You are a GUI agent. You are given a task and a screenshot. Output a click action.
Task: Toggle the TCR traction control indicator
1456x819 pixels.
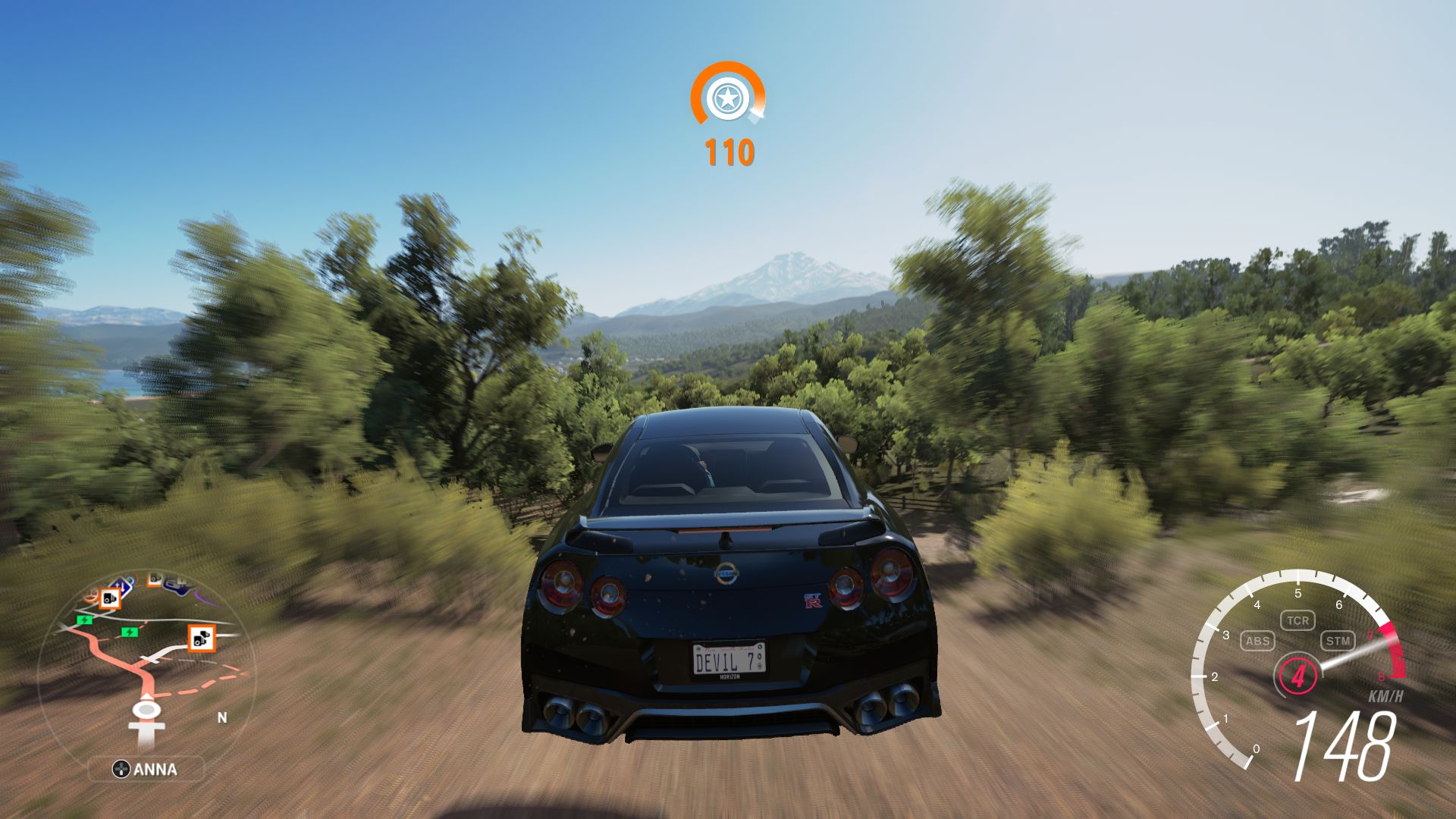1298,620
